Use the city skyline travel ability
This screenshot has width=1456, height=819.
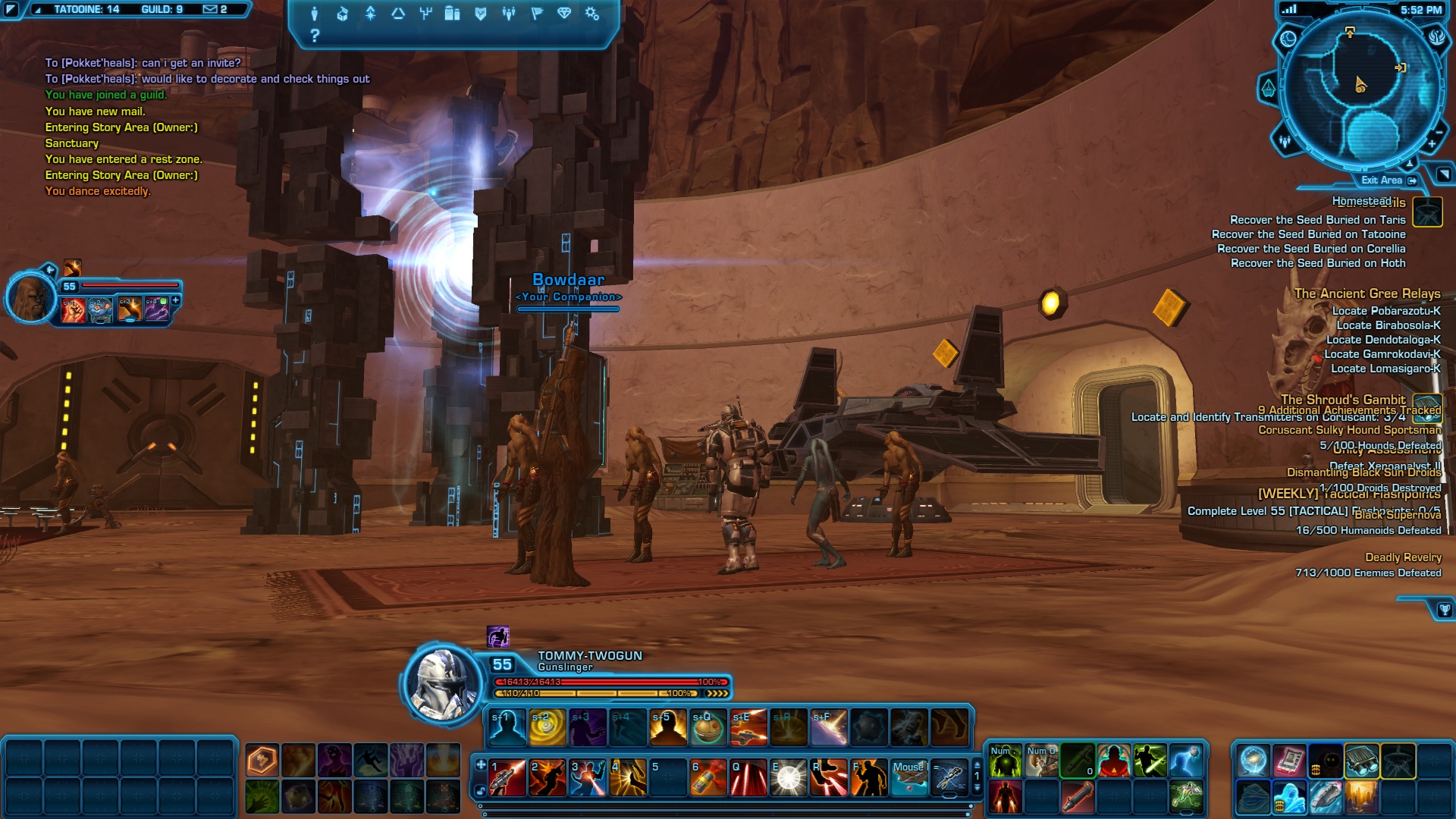click(x=1362, y=797)
